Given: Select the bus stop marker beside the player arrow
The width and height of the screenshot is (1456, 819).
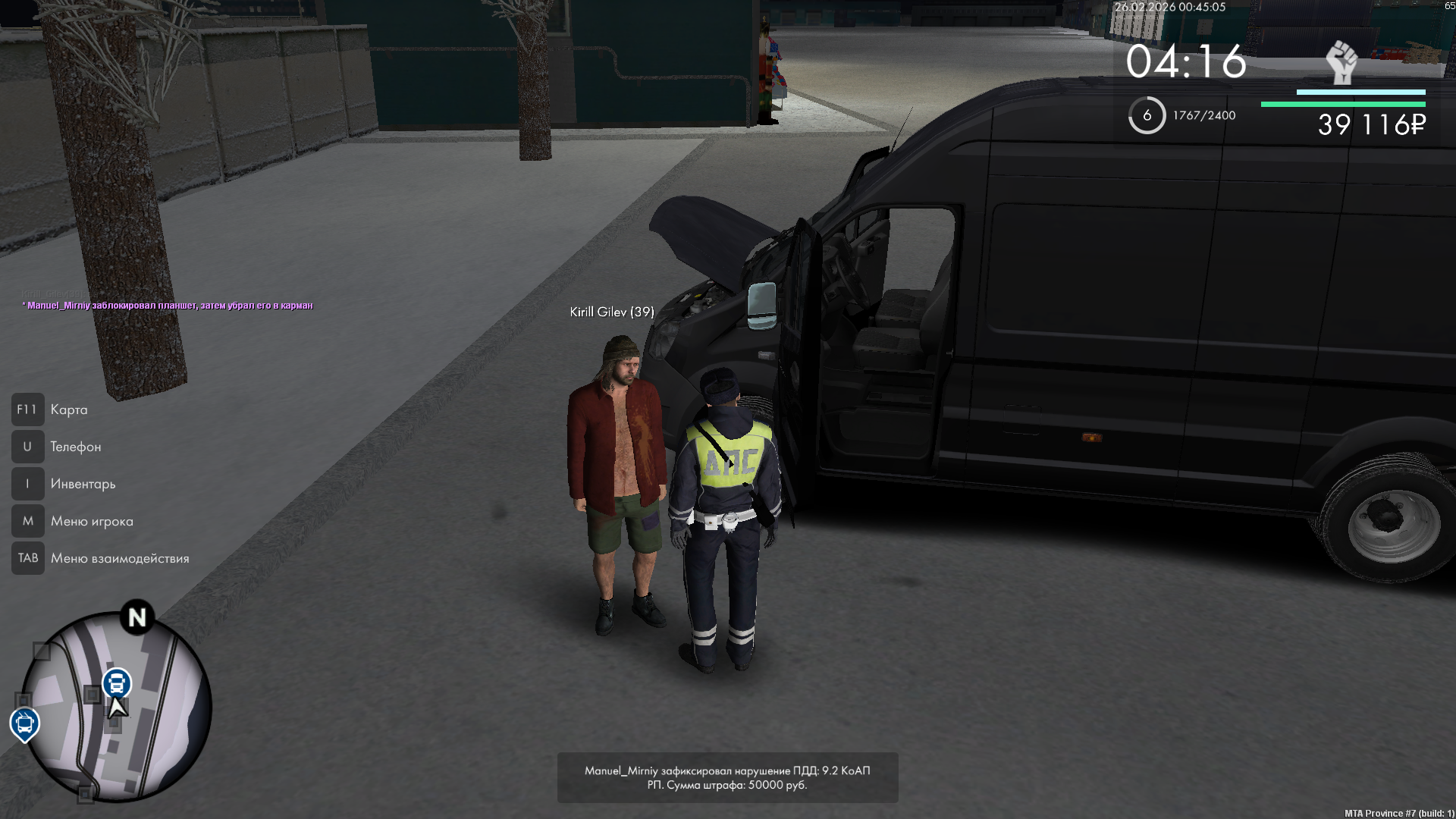Looking at the screenshot, I should [x=117, y=683].
